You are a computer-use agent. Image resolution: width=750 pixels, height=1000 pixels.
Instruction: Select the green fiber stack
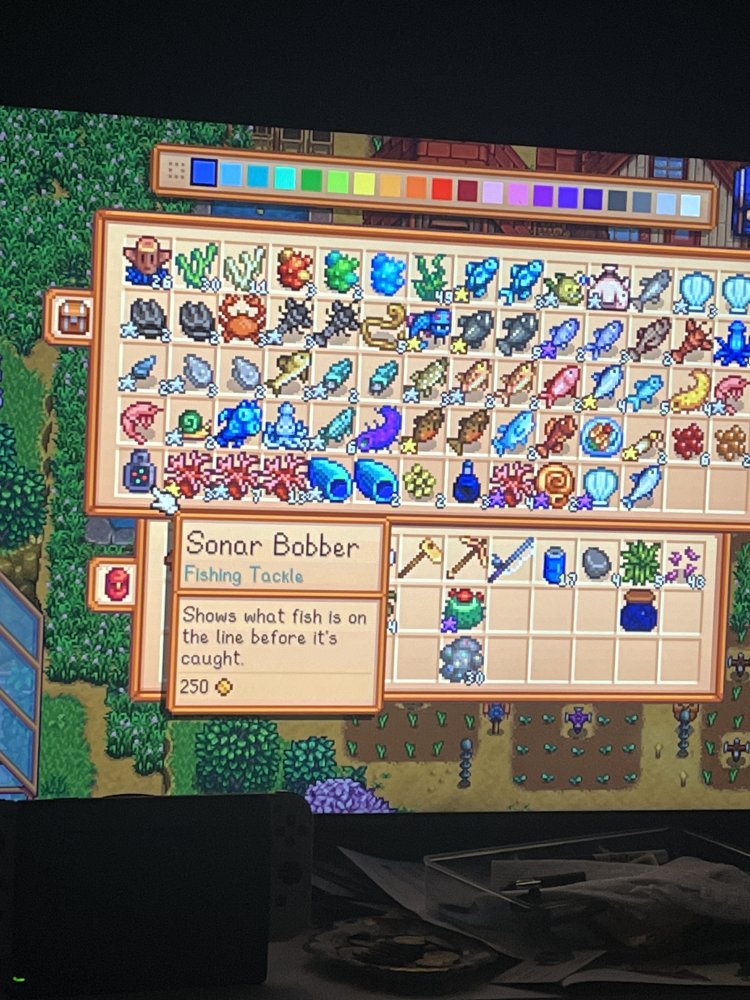640,562
